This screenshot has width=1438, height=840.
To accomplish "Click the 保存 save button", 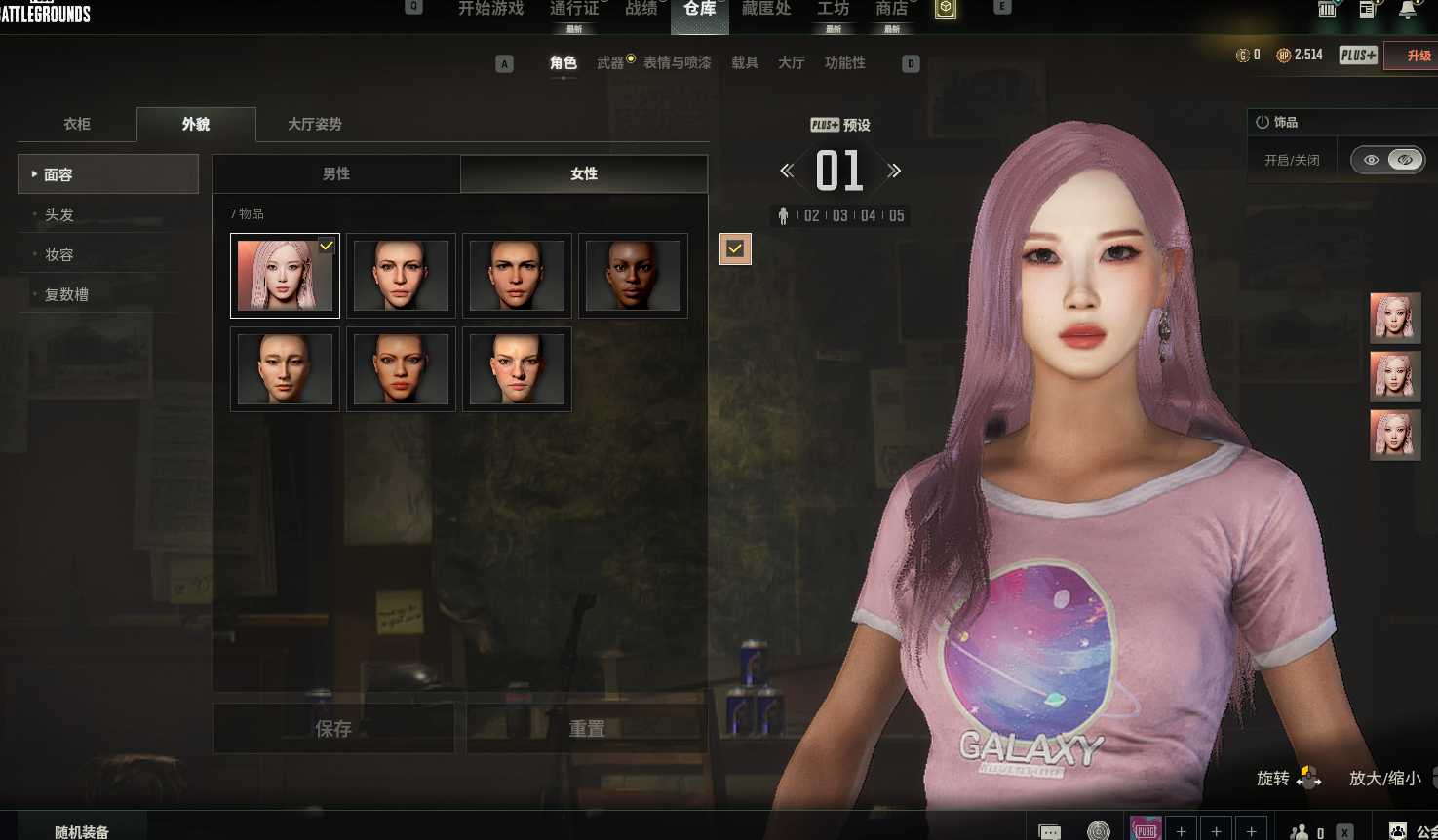I will click(x=333, y=728).
